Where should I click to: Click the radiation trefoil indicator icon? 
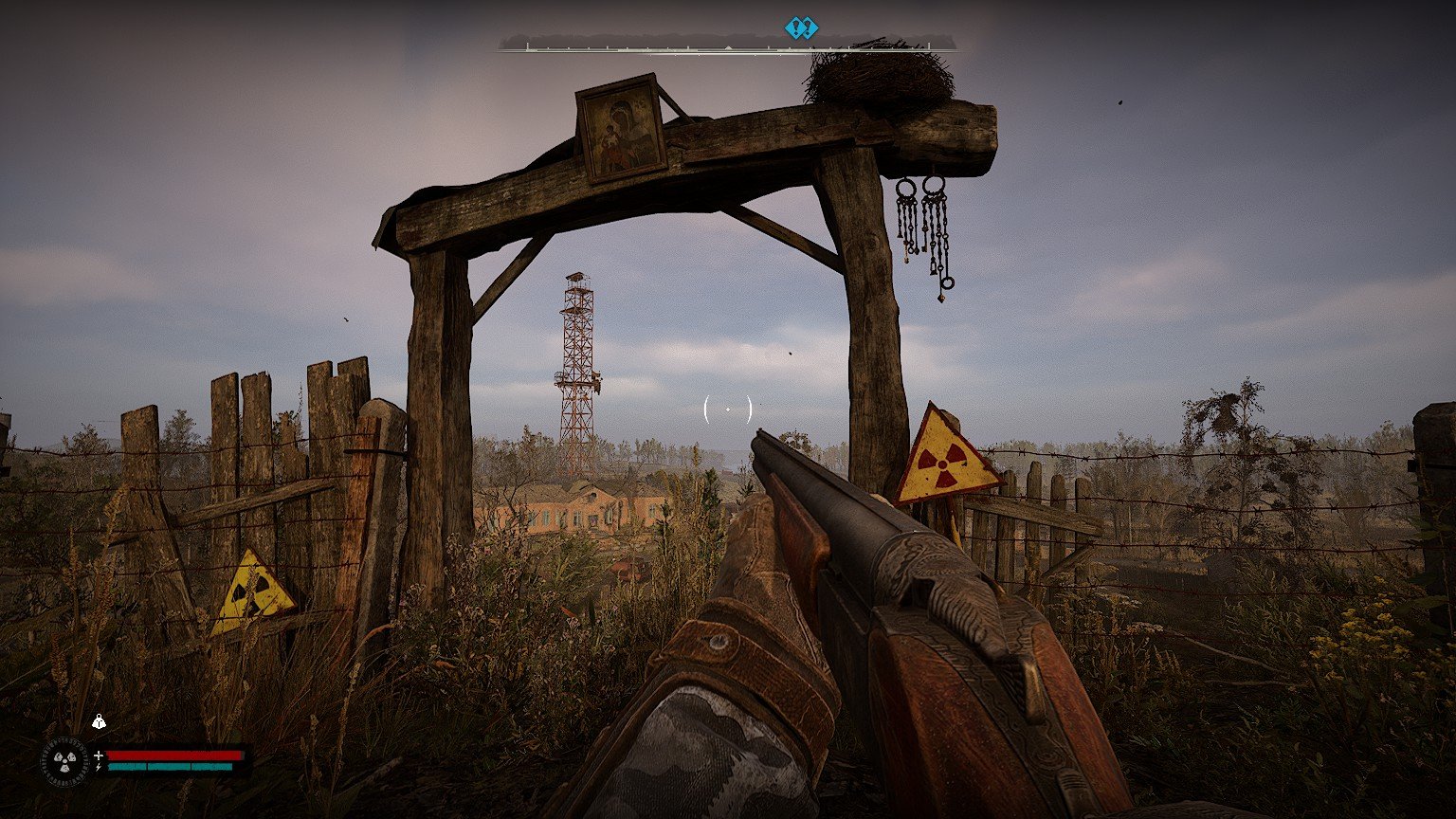64,760
